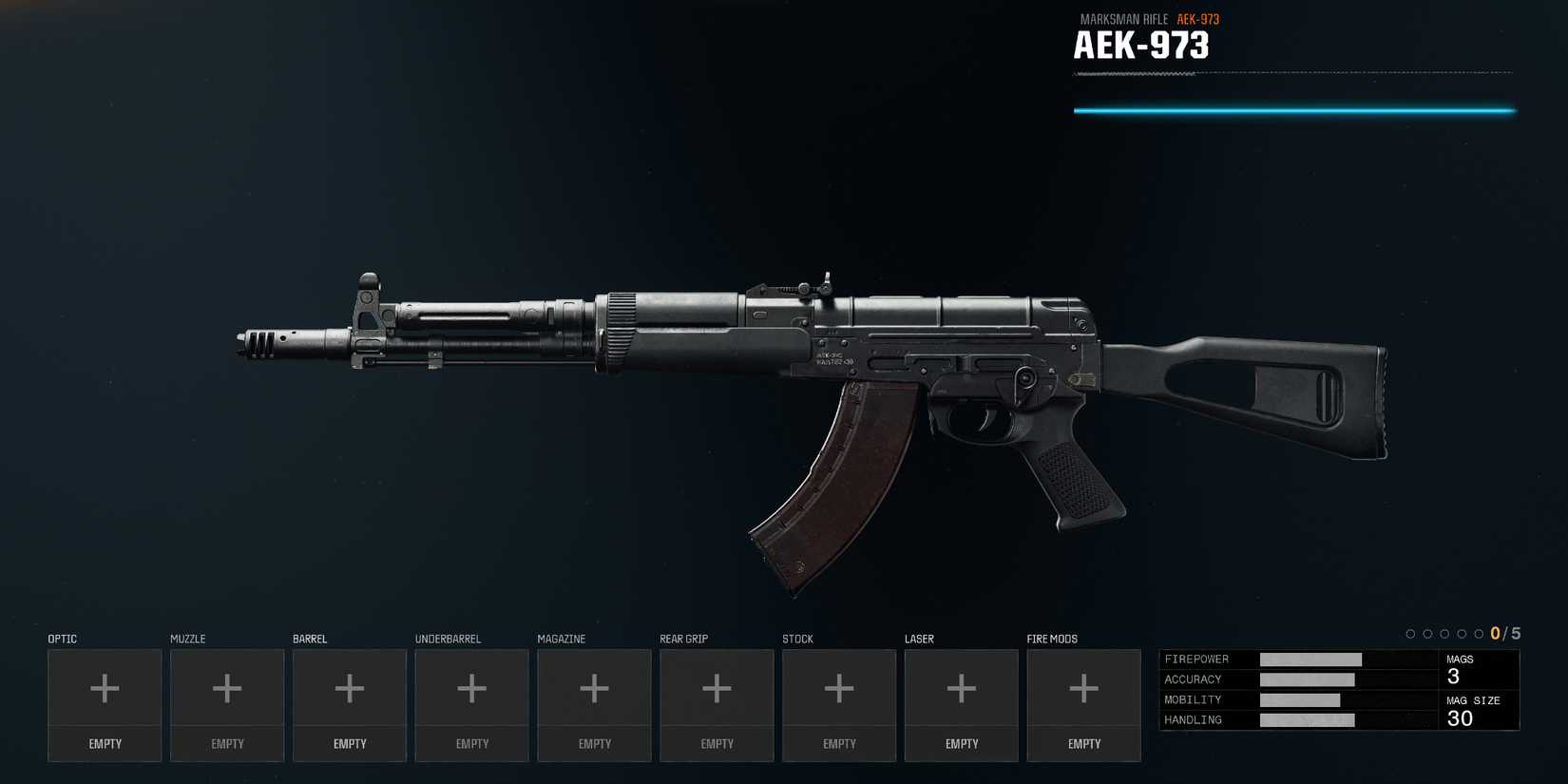Screen dimensions: 1568x784
Task: Click the empty Stock plus symbol
Action: pos(838,686)
